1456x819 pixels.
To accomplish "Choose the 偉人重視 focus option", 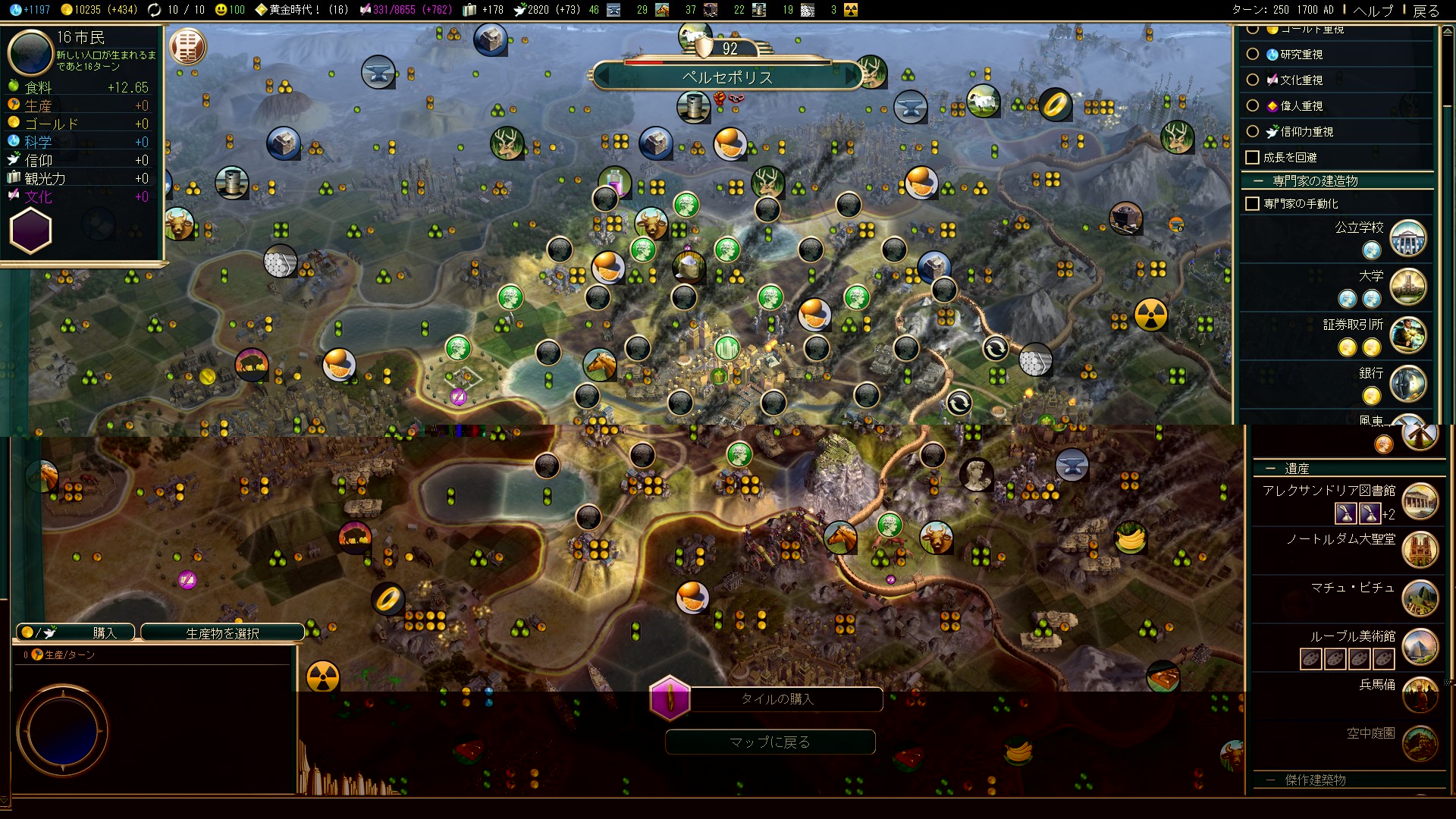I will tap(1253, 105).
